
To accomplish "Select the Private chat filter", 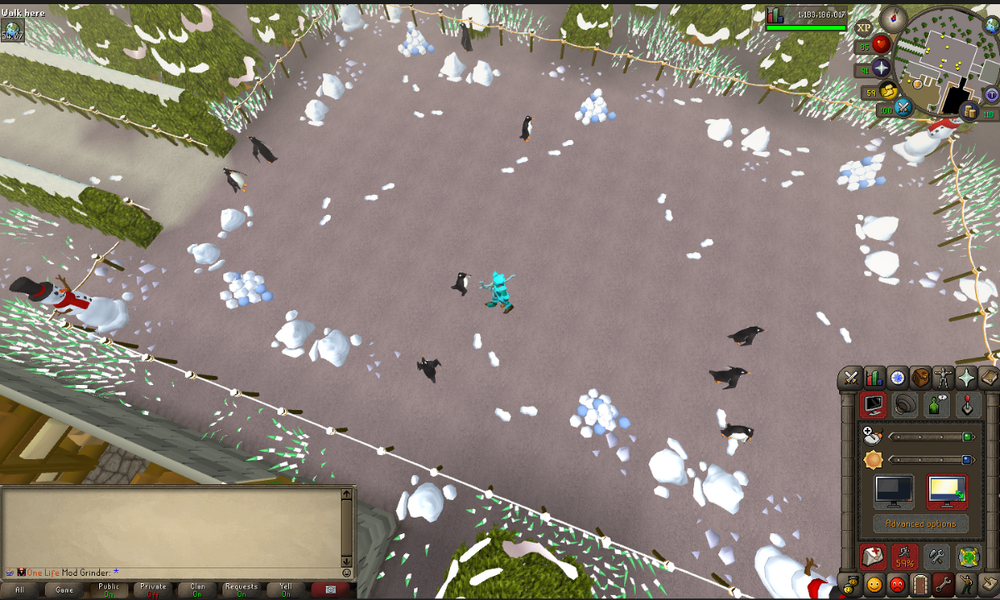I will coord(153,589).
